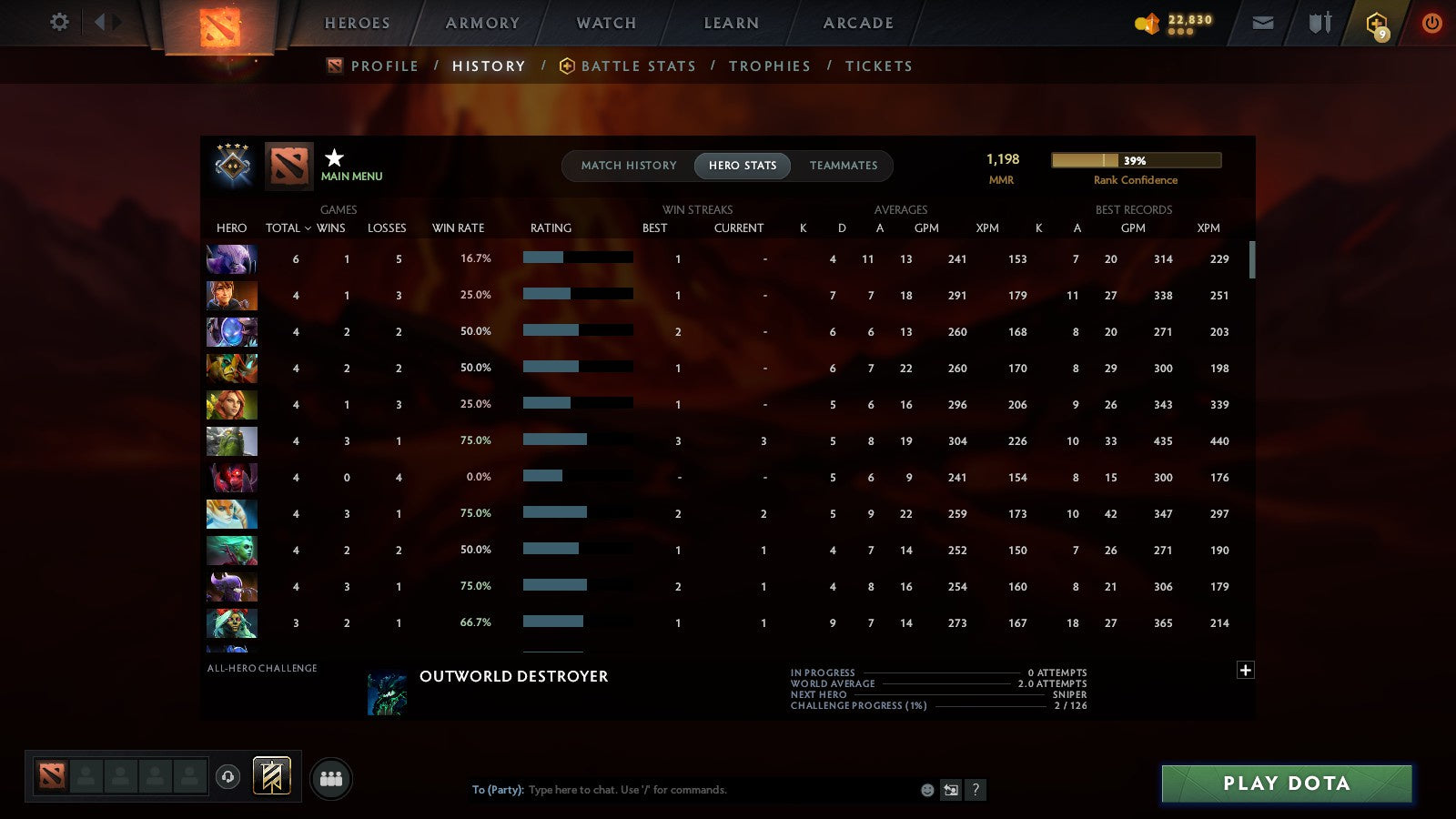Click the emoticon smiley in the chat bar
Image resolution: width=1456 pixels, height=819 pixels.
tap(927, 790)
